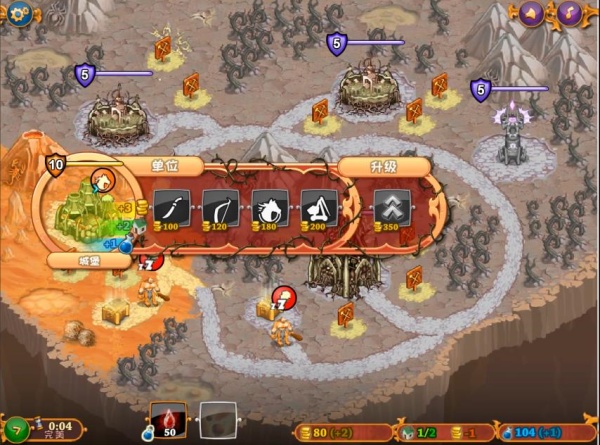600x445 pixels.
Task: Recruit the bow archer unit for 120 gold
Action: [x=221, y=206]
